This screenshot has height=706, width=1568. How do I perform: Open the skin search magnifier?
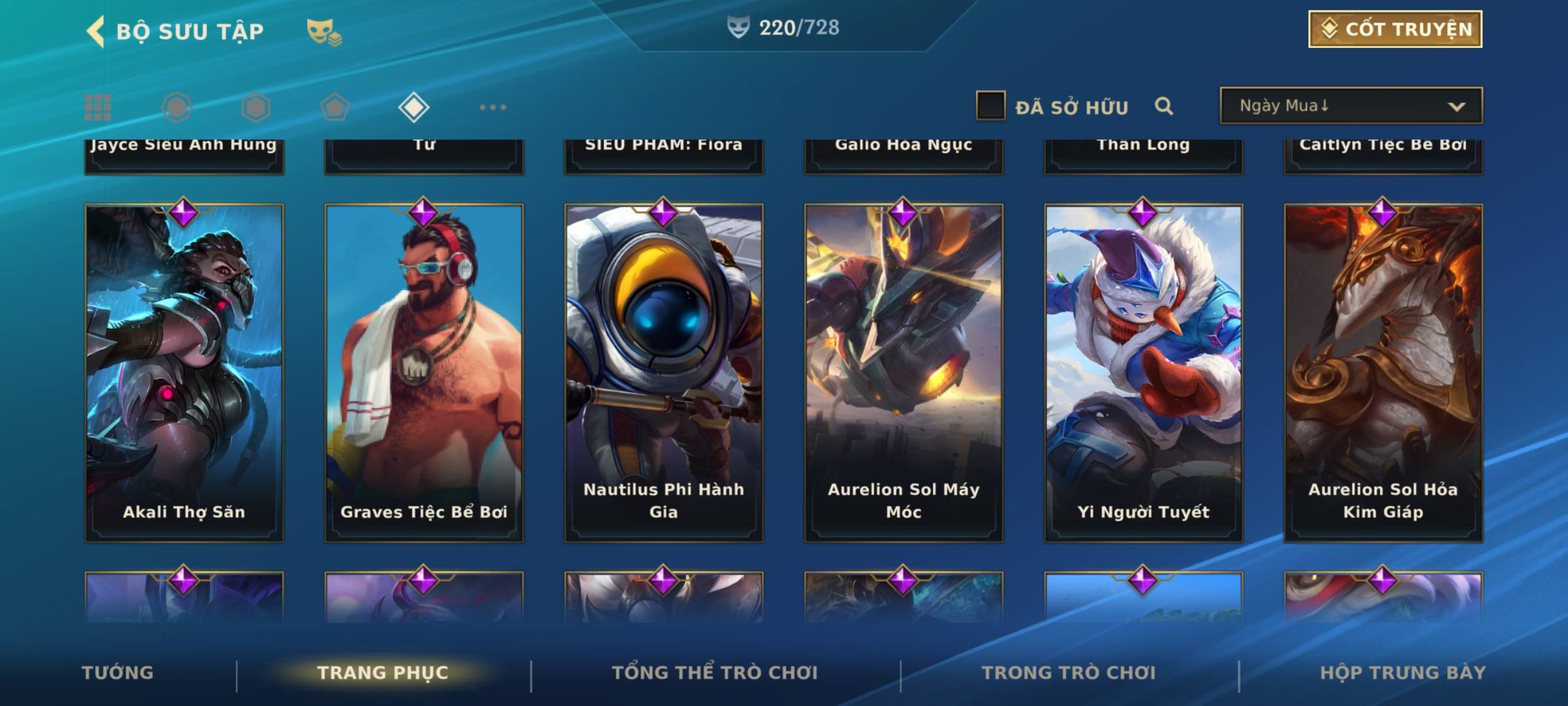pos(1164,106)
